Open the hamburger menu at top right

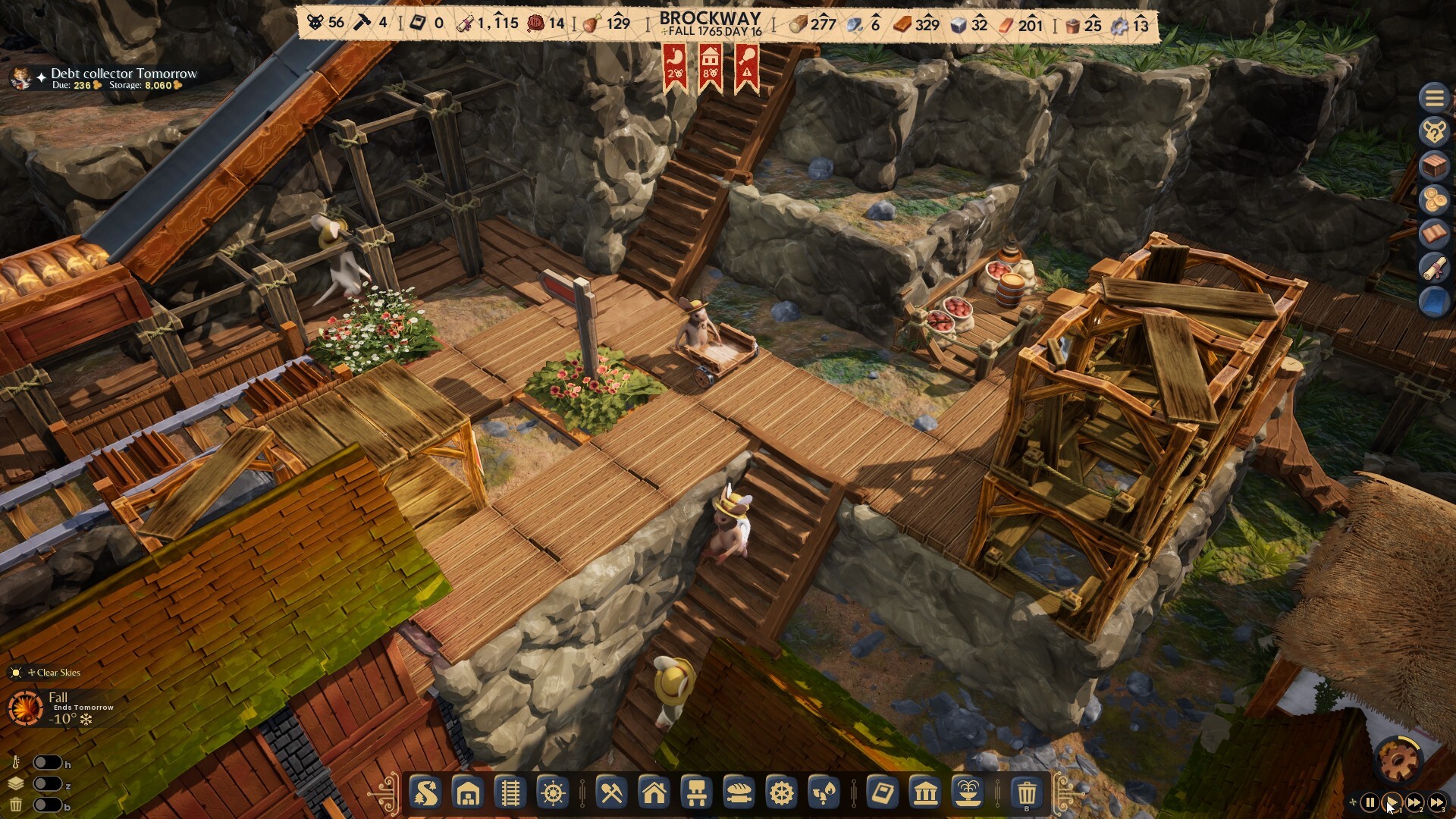[1435, 98]
